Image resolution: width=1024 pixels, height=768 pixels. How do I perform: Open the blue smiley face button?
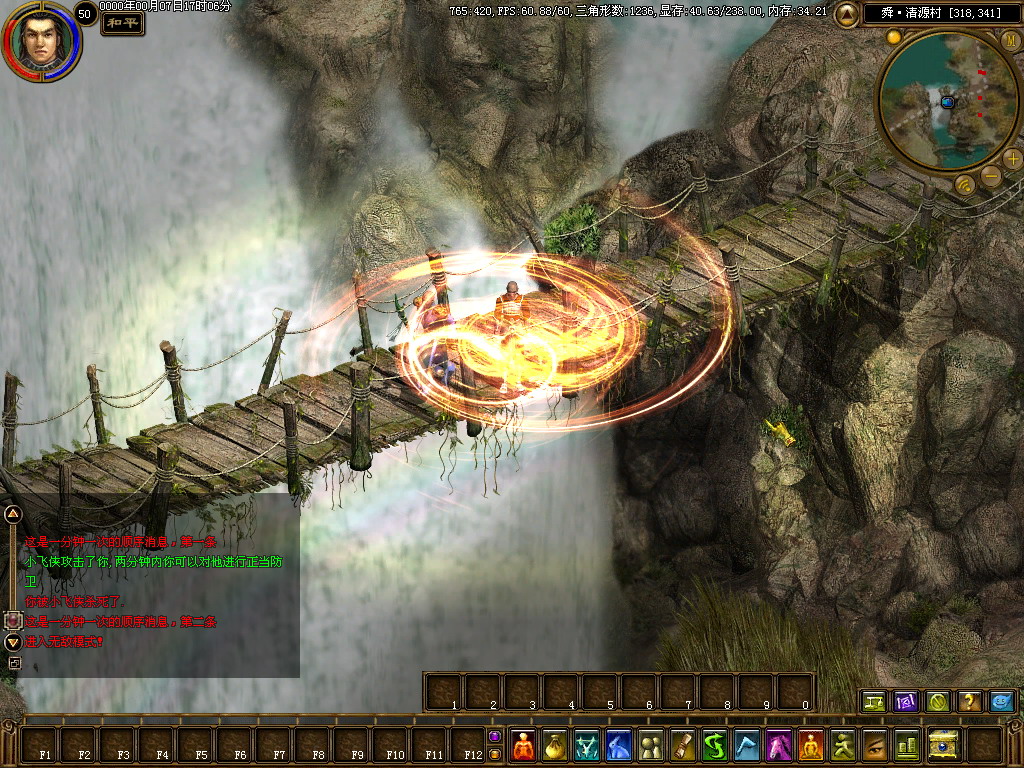click(1001, 701)
